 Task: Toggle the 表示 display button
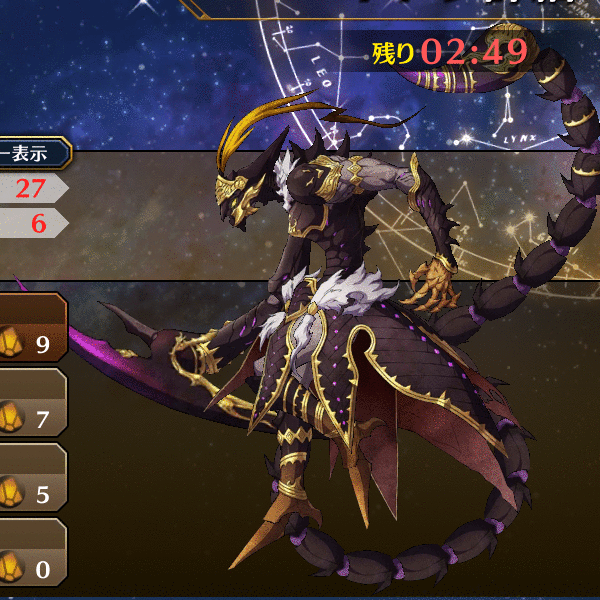(x=32, y=154)
